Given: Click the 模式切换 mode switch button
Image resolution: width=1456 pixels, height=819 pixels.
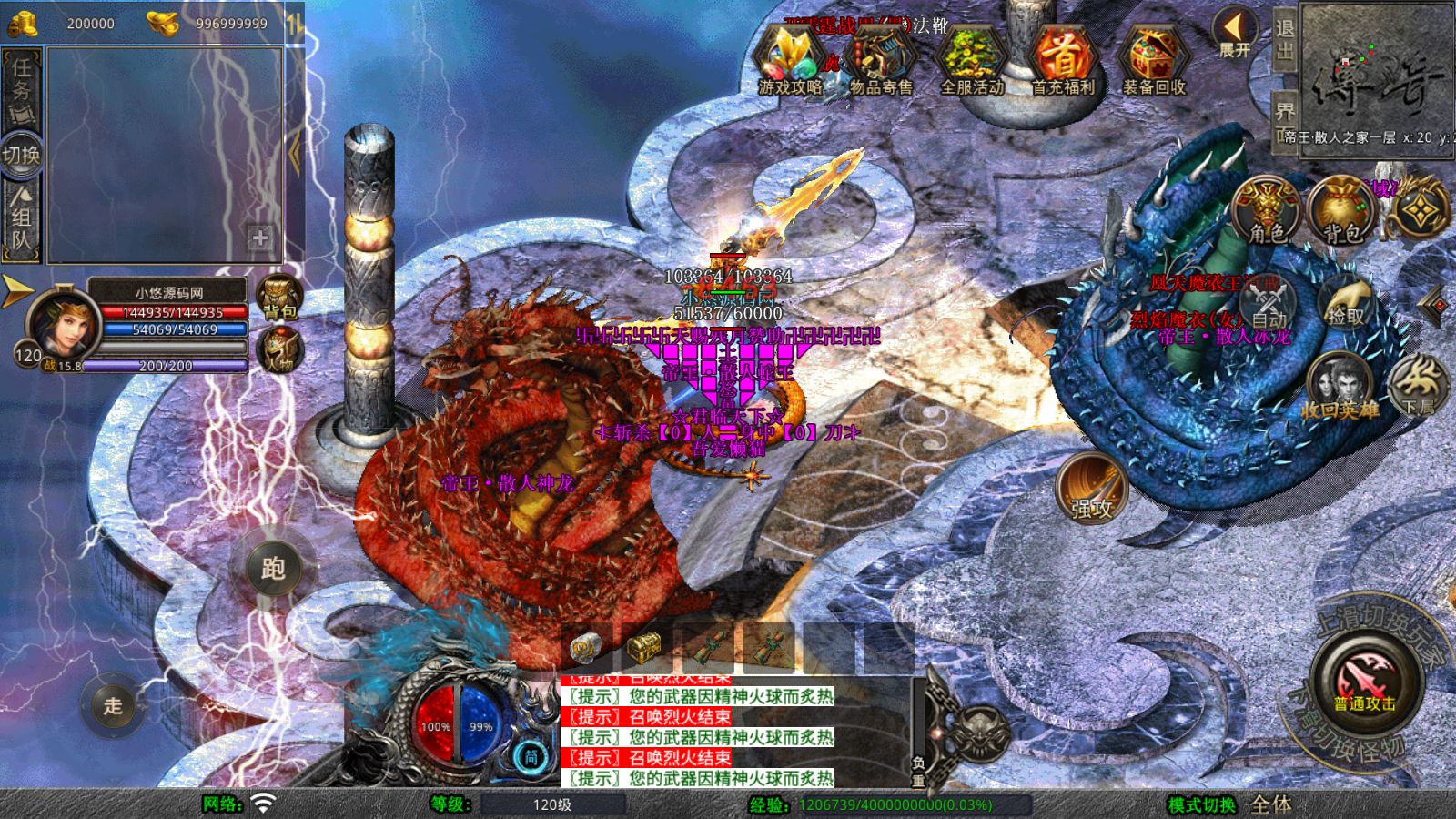Looking at the screenshot, I should [1202, 804].
